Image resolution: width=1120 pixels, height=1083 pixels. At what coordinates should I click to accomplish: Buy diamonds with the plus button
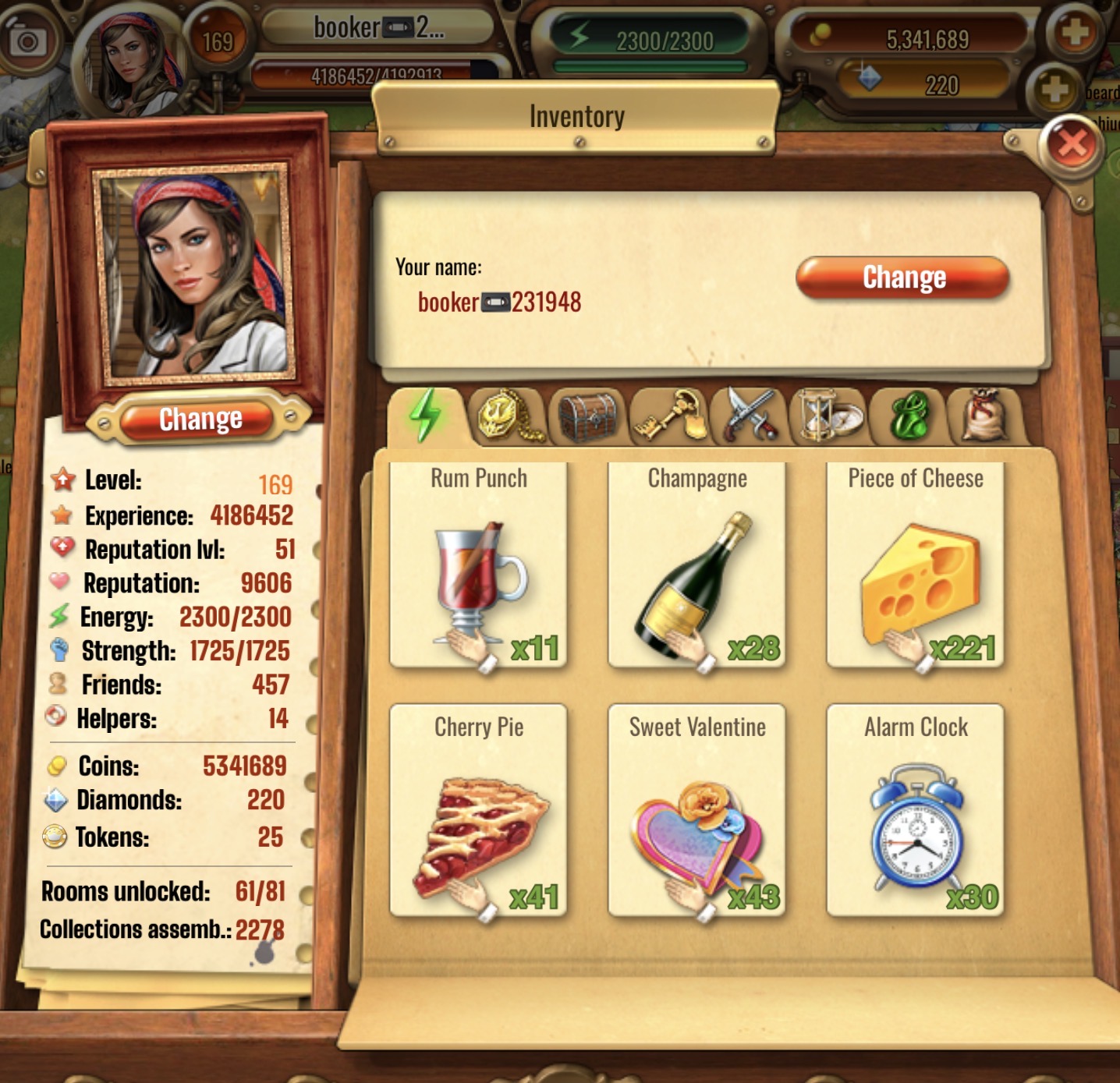click(1054, 89)
